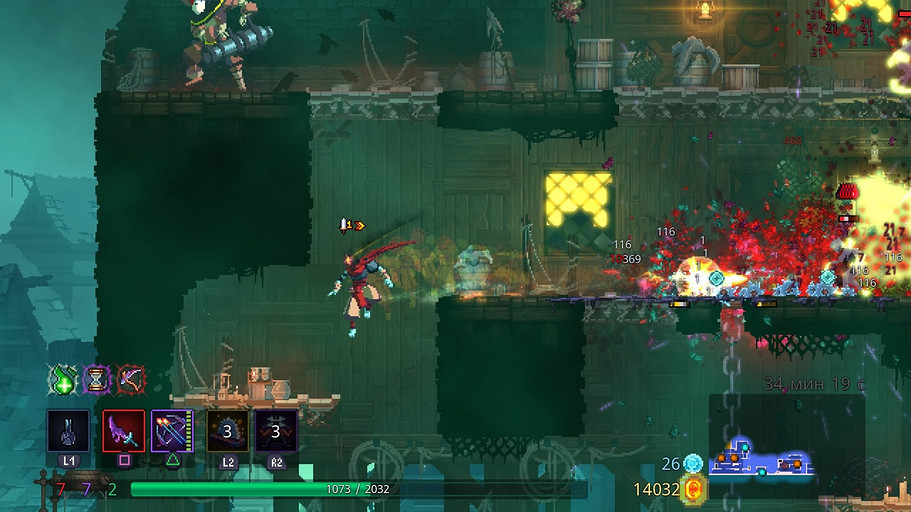The height and width of the screenshot is (512, 911).
Task: Activate the spiked trap skill on L2
Action: pos(227,431)
